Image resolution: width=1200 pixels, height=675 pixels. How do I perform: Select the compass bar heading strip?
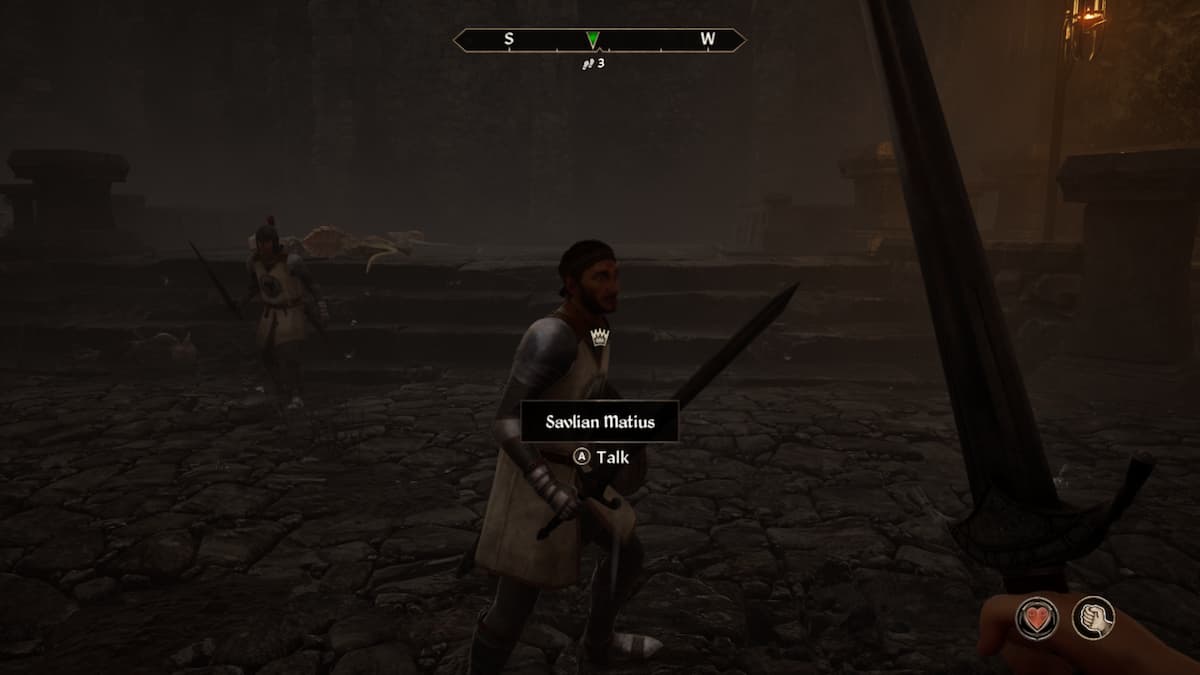(x=600, y=40)
